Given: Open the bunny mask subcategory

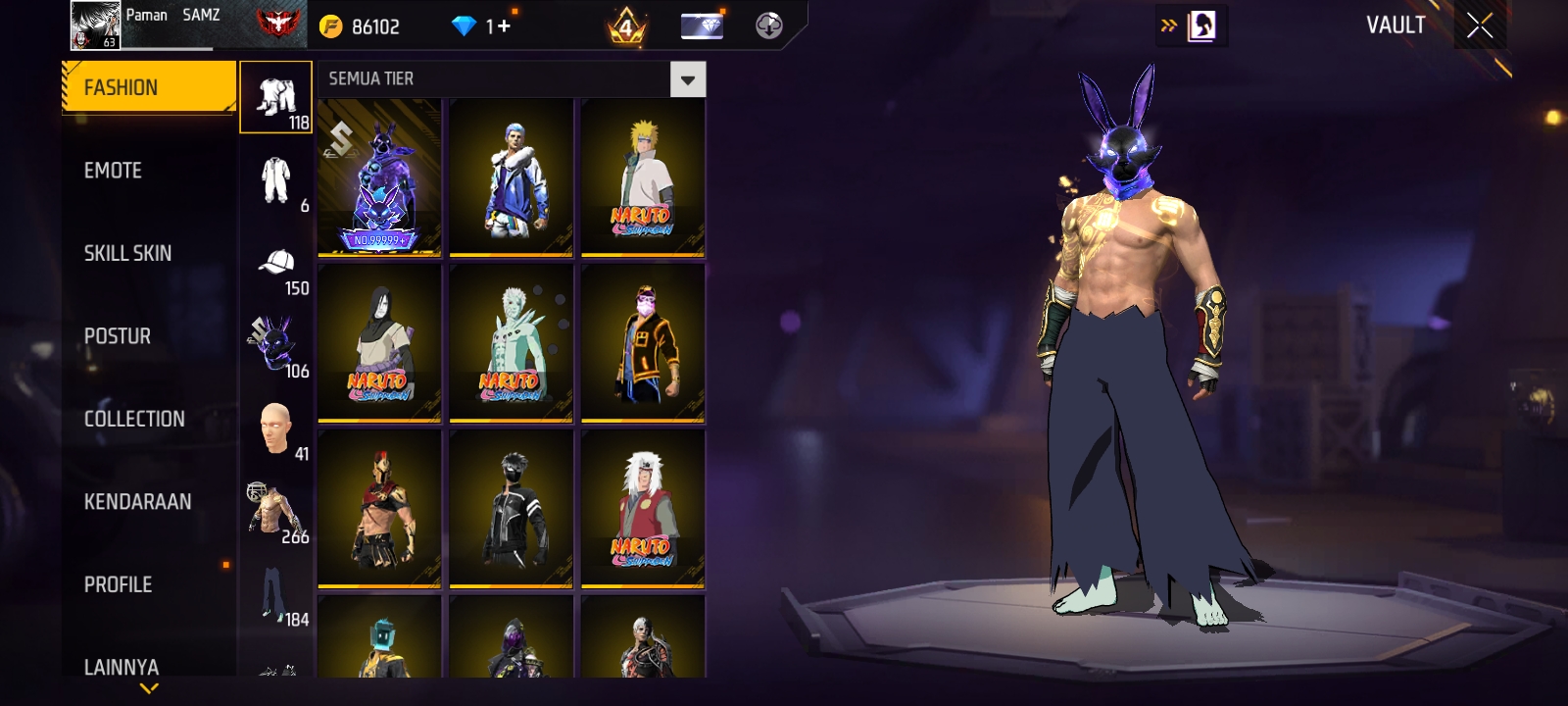Looking at the screenshot, I should (274, 345).
